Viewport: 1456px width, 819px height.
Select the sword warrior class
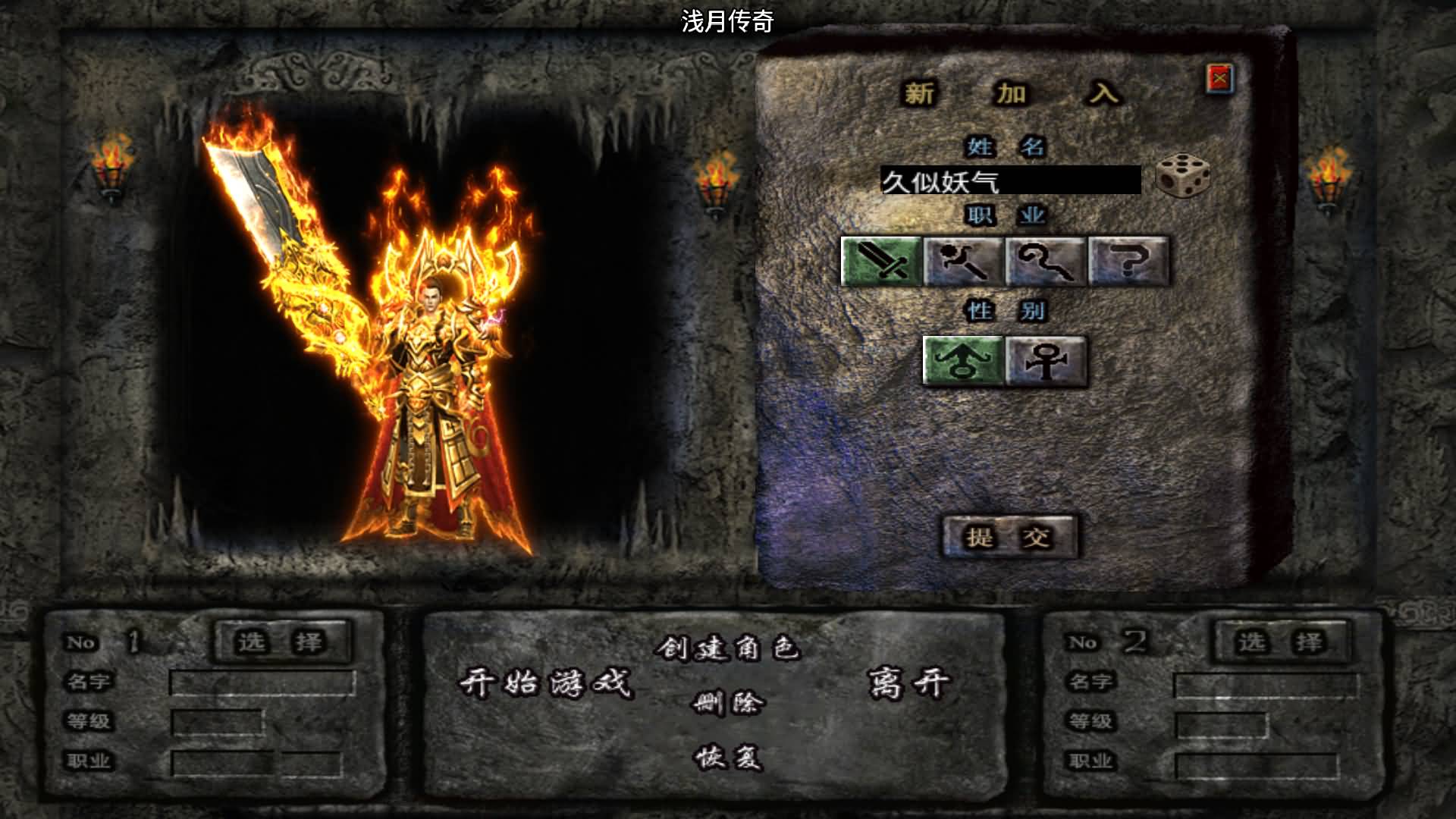coord(881,261)
